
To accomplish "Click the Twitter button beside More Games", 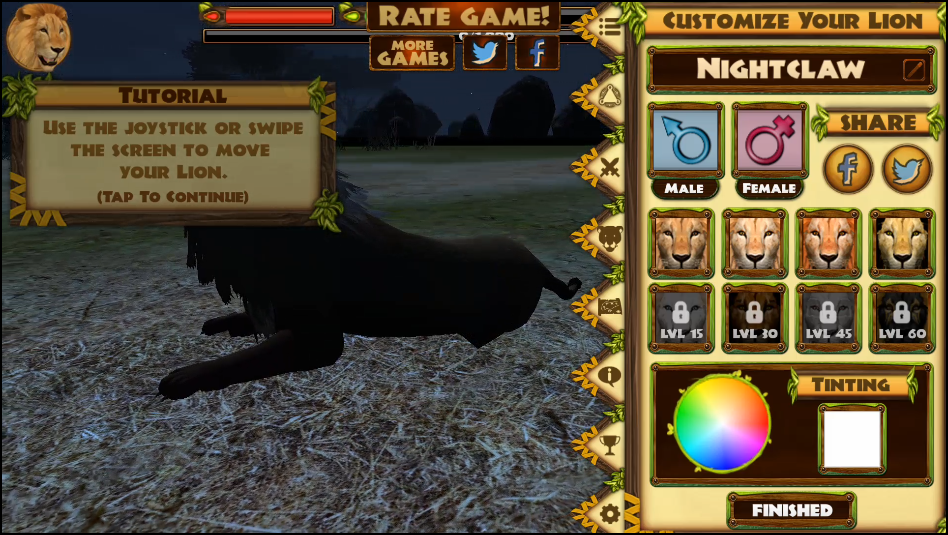I will pos(485,52).
